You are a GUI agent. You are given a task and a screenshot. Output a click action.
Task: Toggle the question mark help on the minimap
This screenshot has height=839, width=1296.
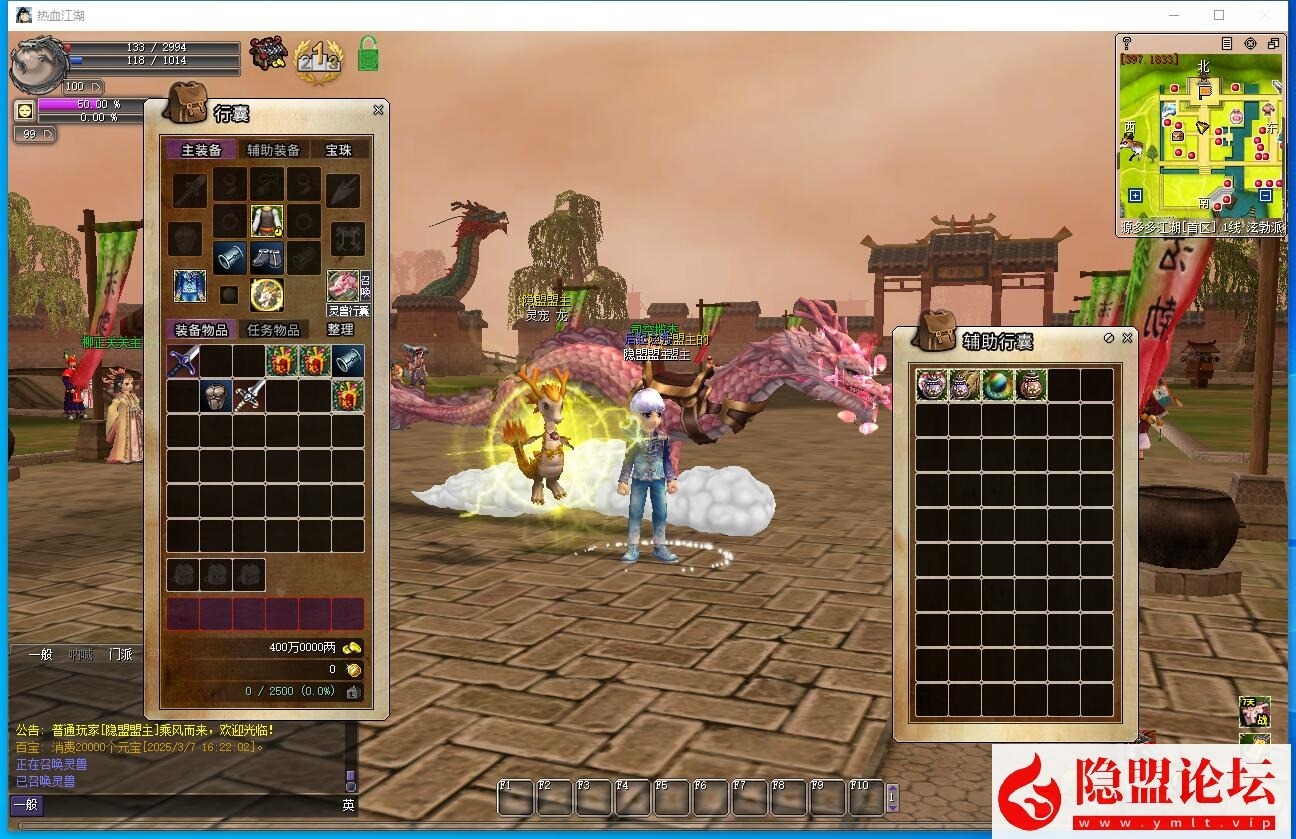tap(1126, 44)
